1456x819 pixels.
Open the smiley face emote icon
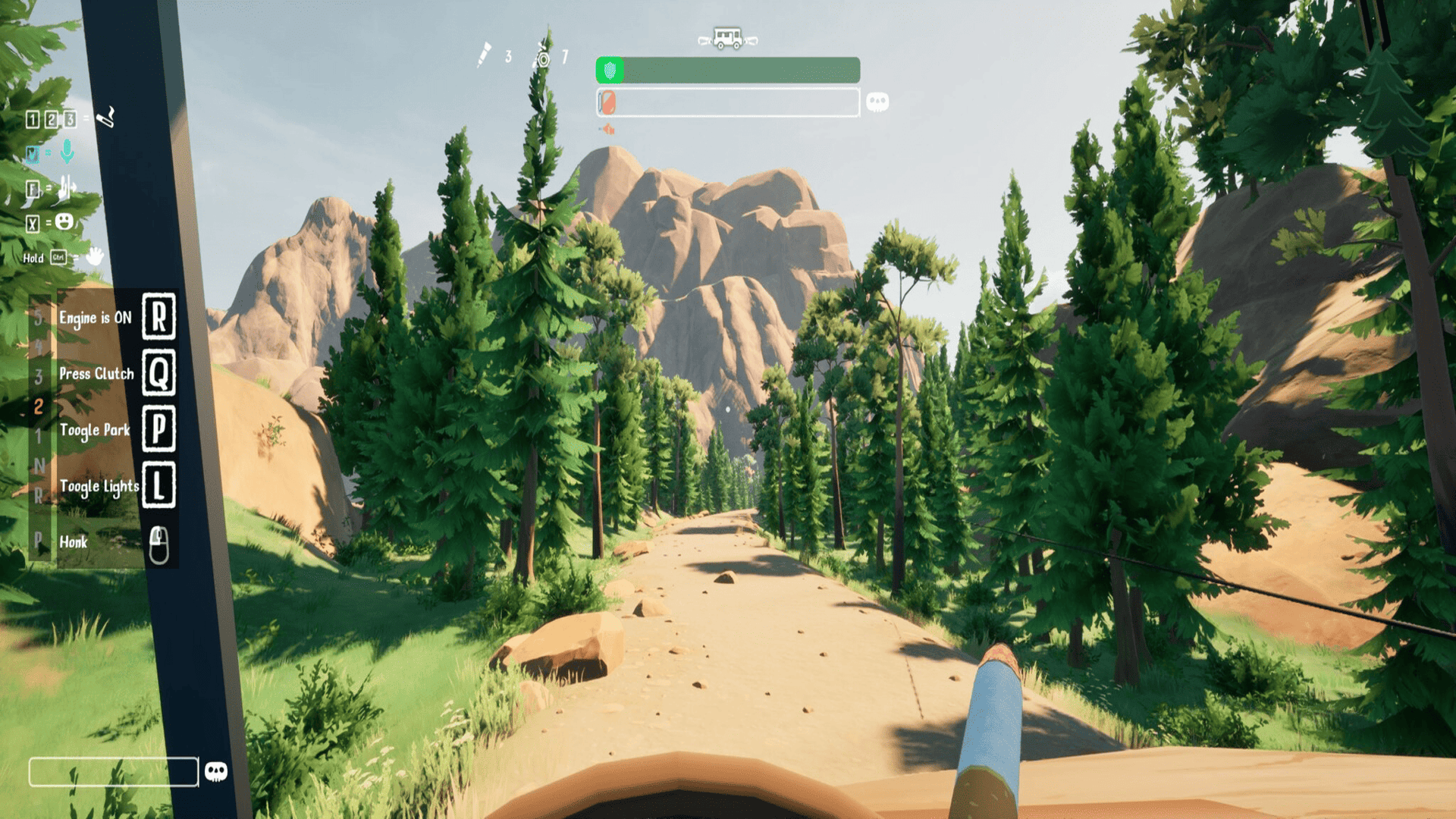65,221
